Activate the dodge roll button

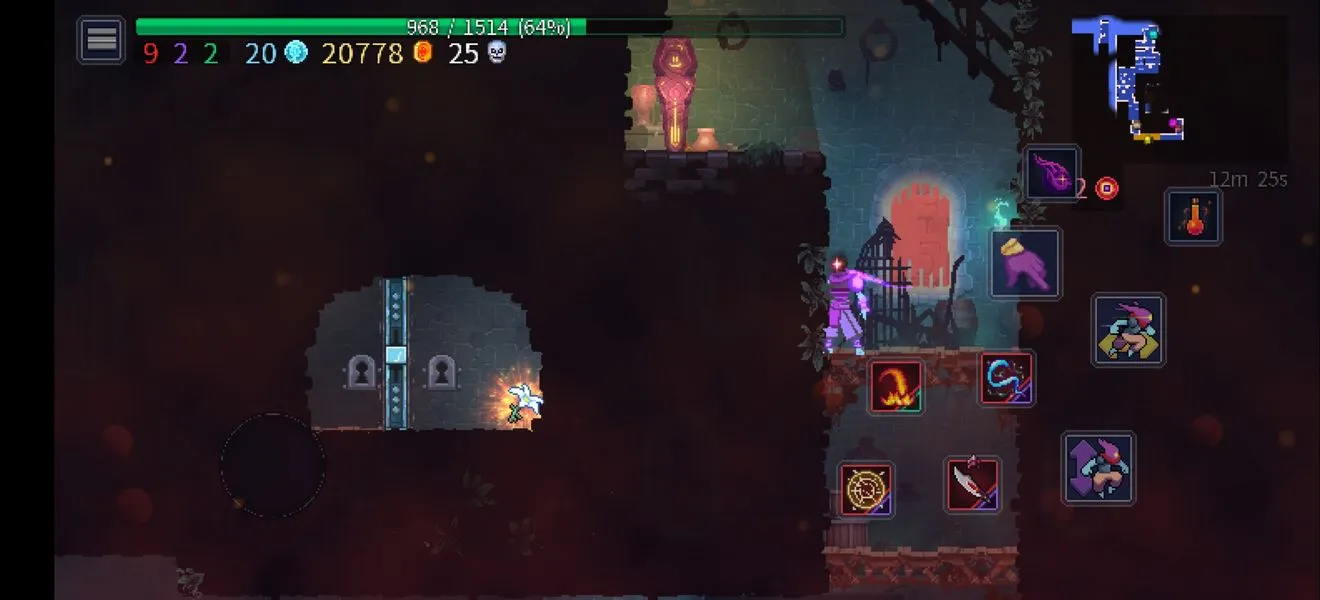pos(1128,329)
